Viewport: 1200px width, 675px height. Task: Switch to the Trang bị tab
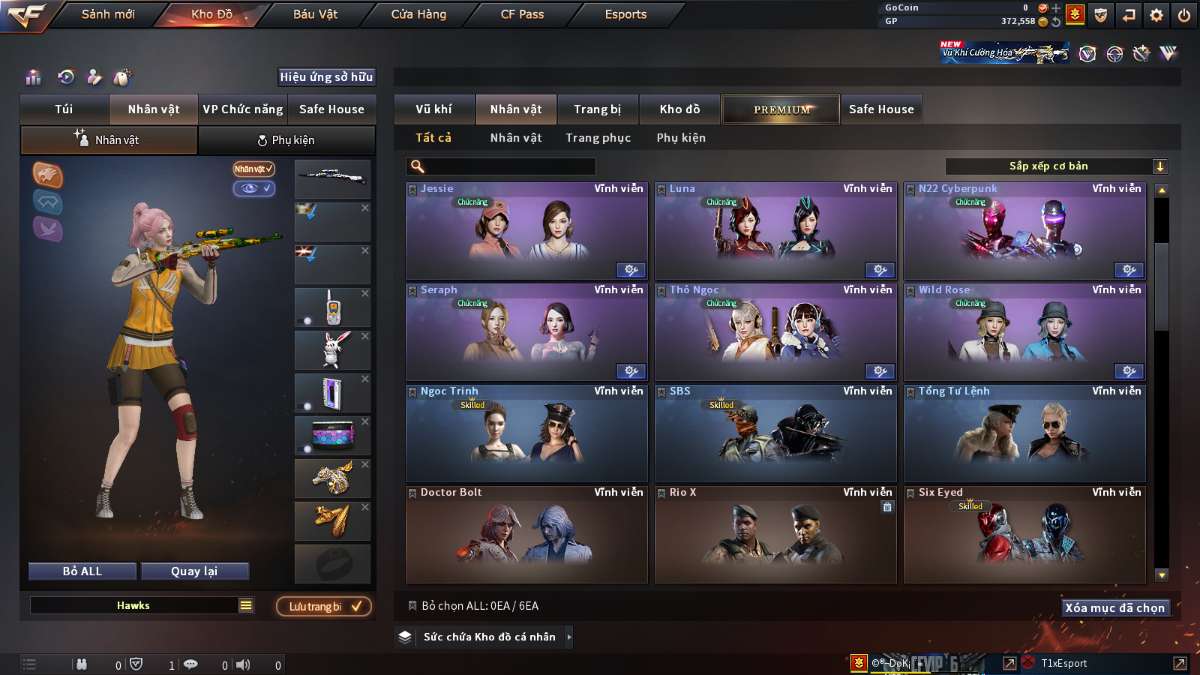pos(597,109)
